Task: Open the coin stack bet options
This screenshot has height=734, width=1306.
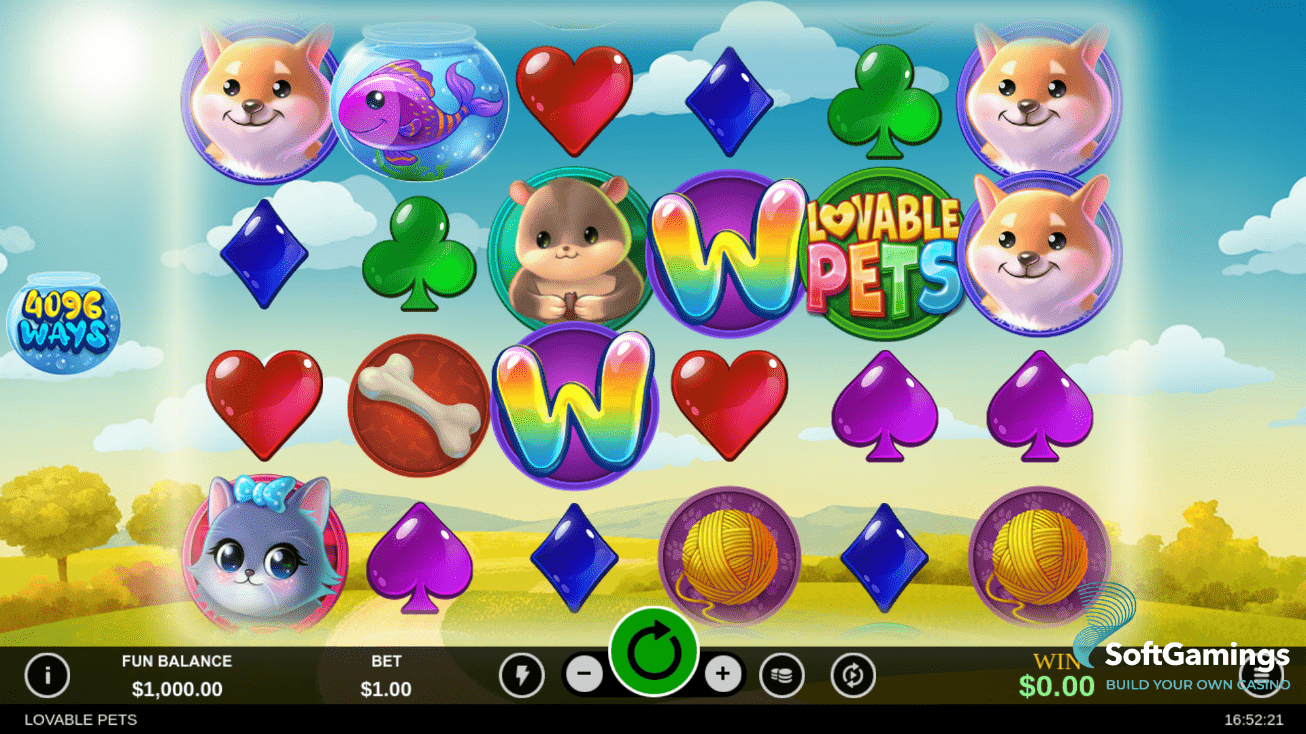Action: (781, 676)
